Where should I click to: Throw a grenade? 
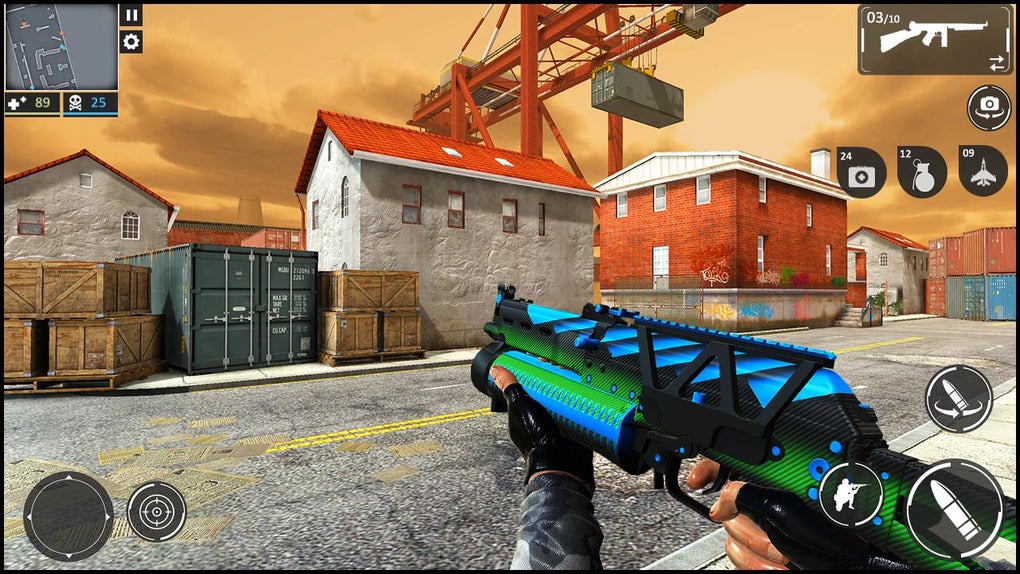point(921,172)
